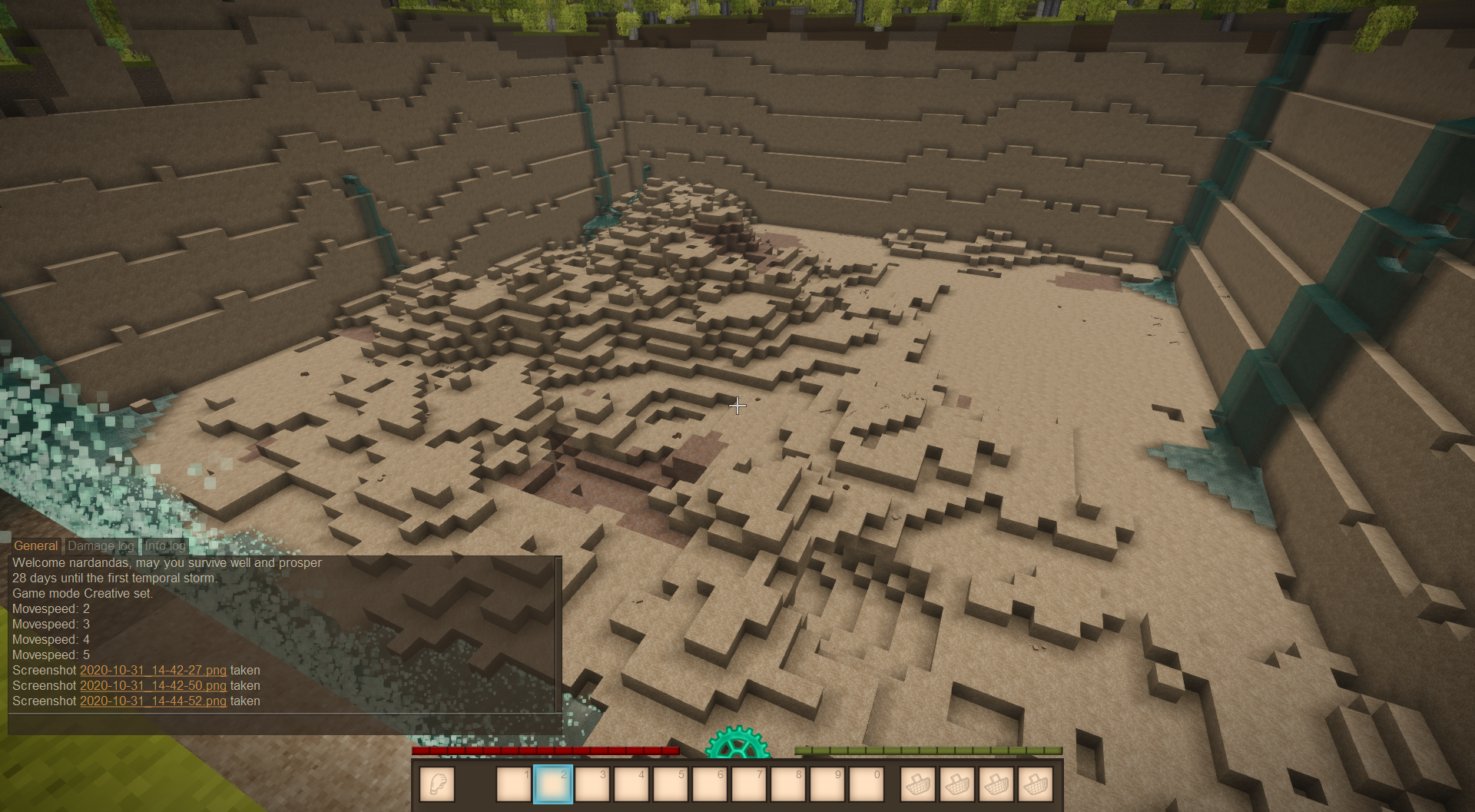Image resolution: width=1475 pixels, height=812 pixels.
Task: Select hotbar slot number 5
Action: 671,784
